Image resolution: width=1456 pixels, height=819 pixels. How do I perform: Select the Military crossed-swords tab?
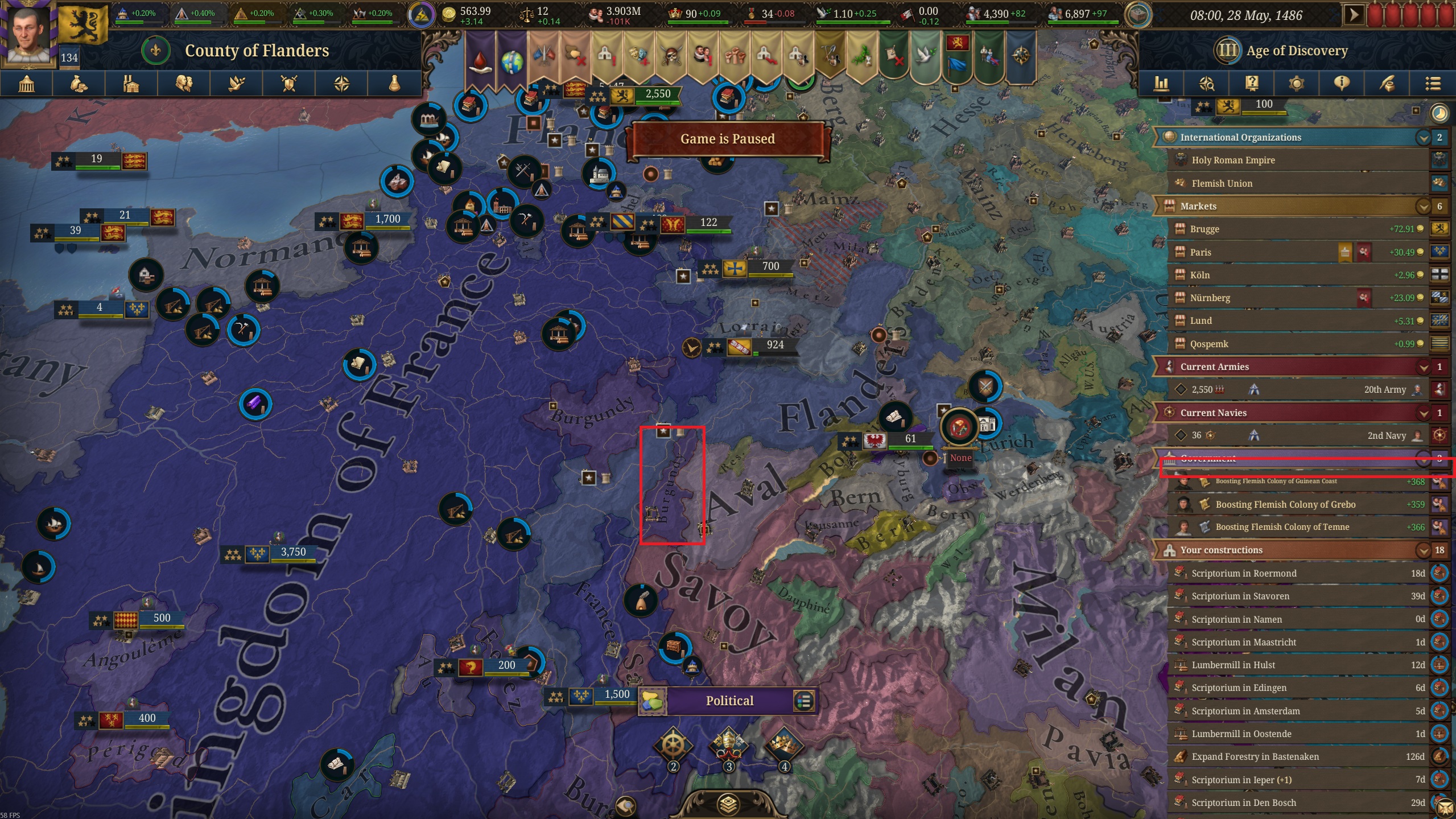289,84
